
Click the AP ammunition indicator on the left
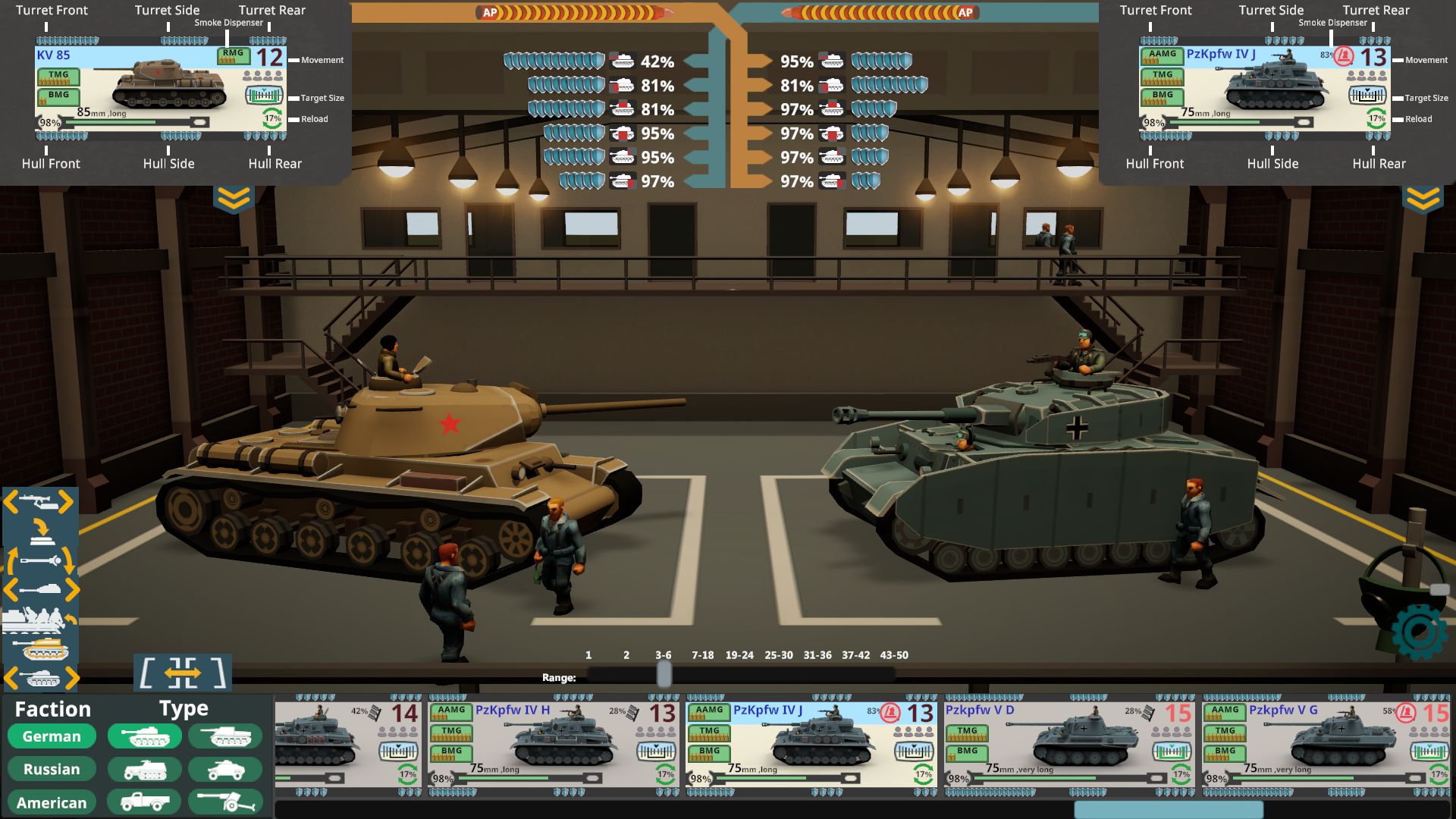[488, 13]
